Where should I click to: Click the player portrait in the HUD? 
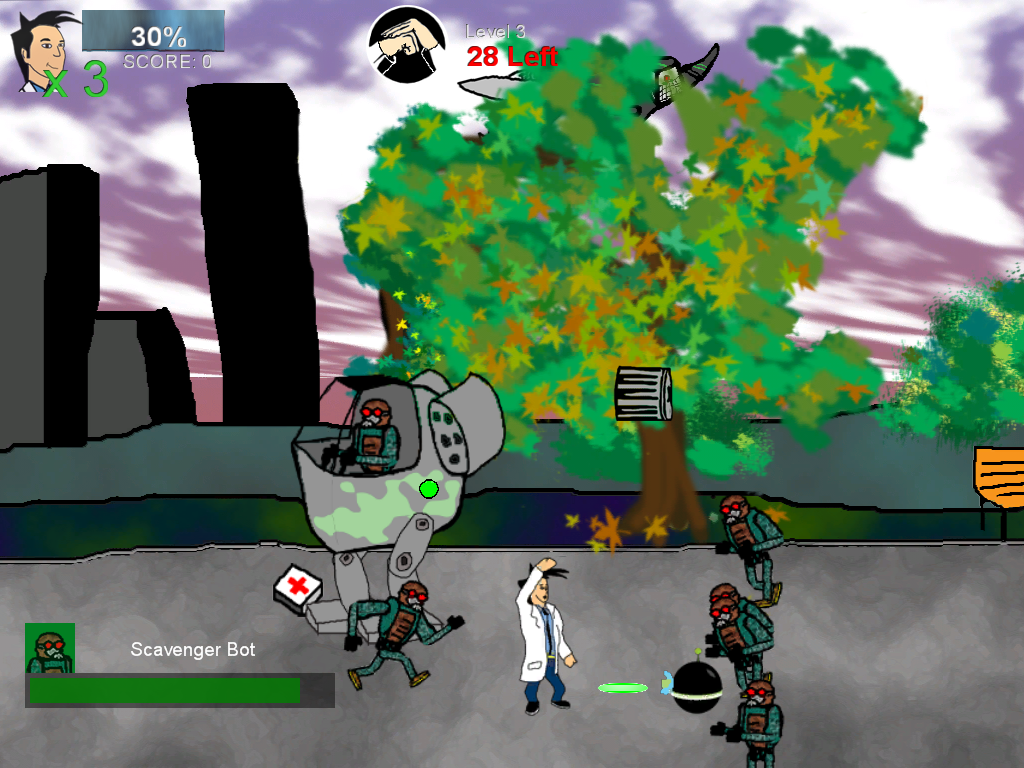[x=42, y=52]
